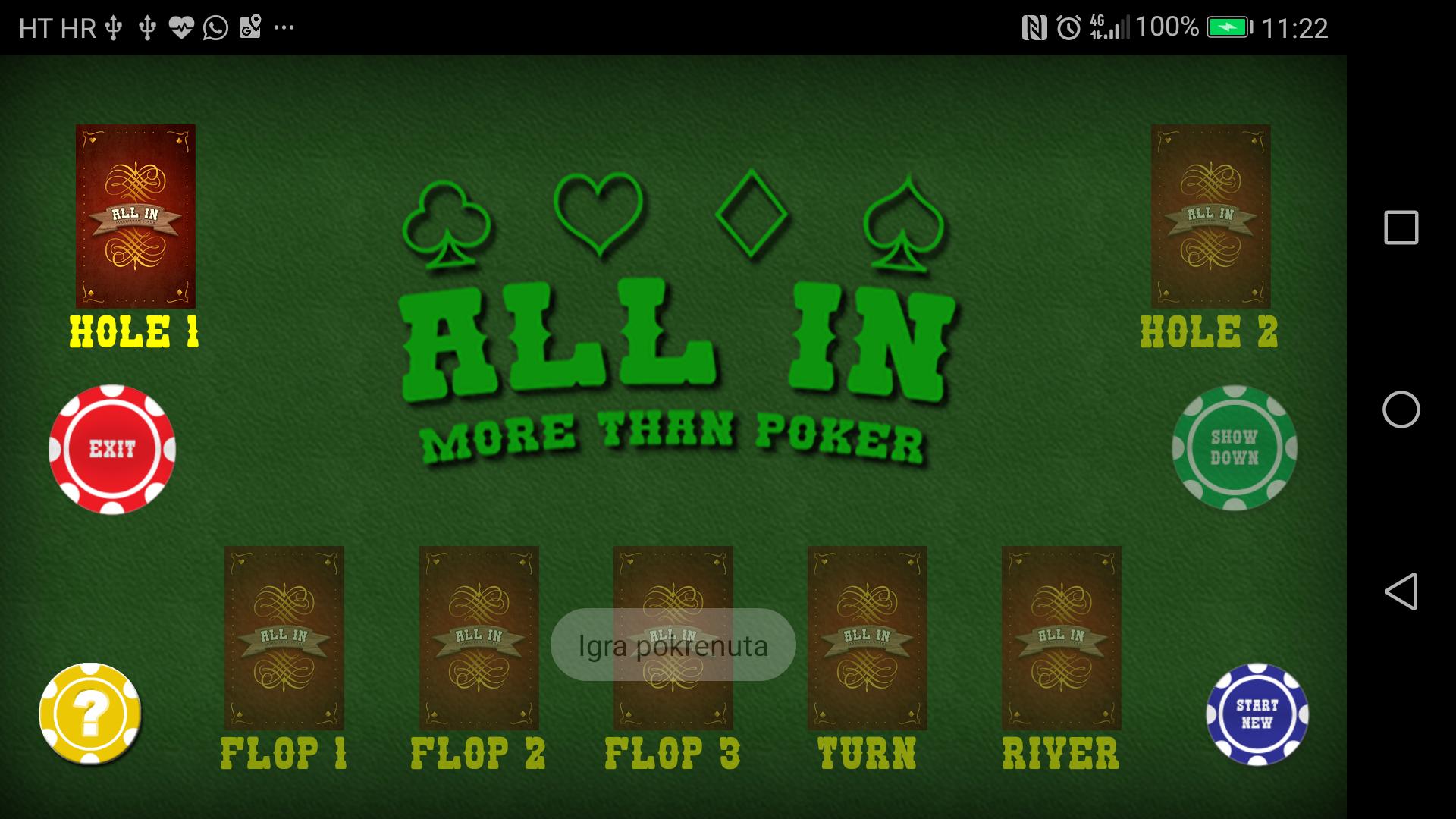This screenshot has width=1456, height=819.
Task: Dismiss the 'Igra pokrenuta' toast message
Action: 673,645
